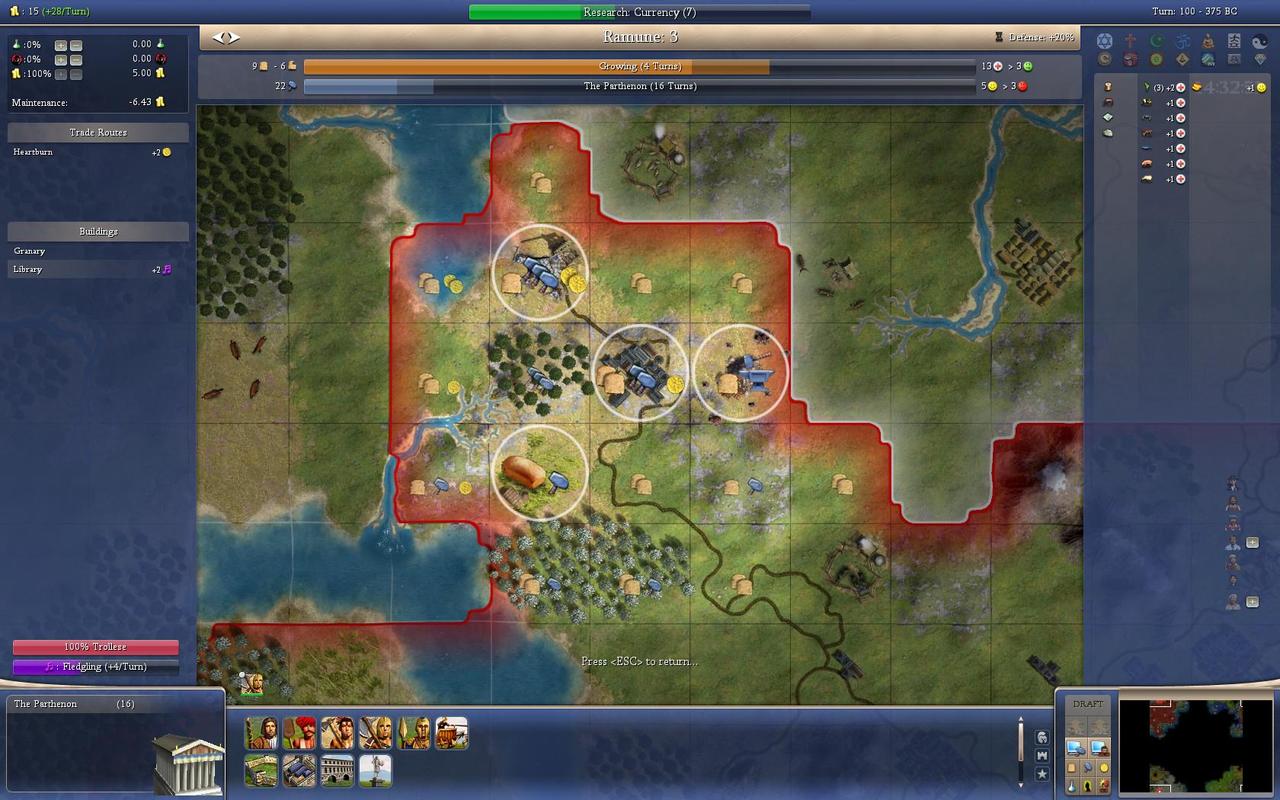This screenshot has height=800, width=1280.
Task: Queue the statue wonder icon
Action: coord(375,771)
